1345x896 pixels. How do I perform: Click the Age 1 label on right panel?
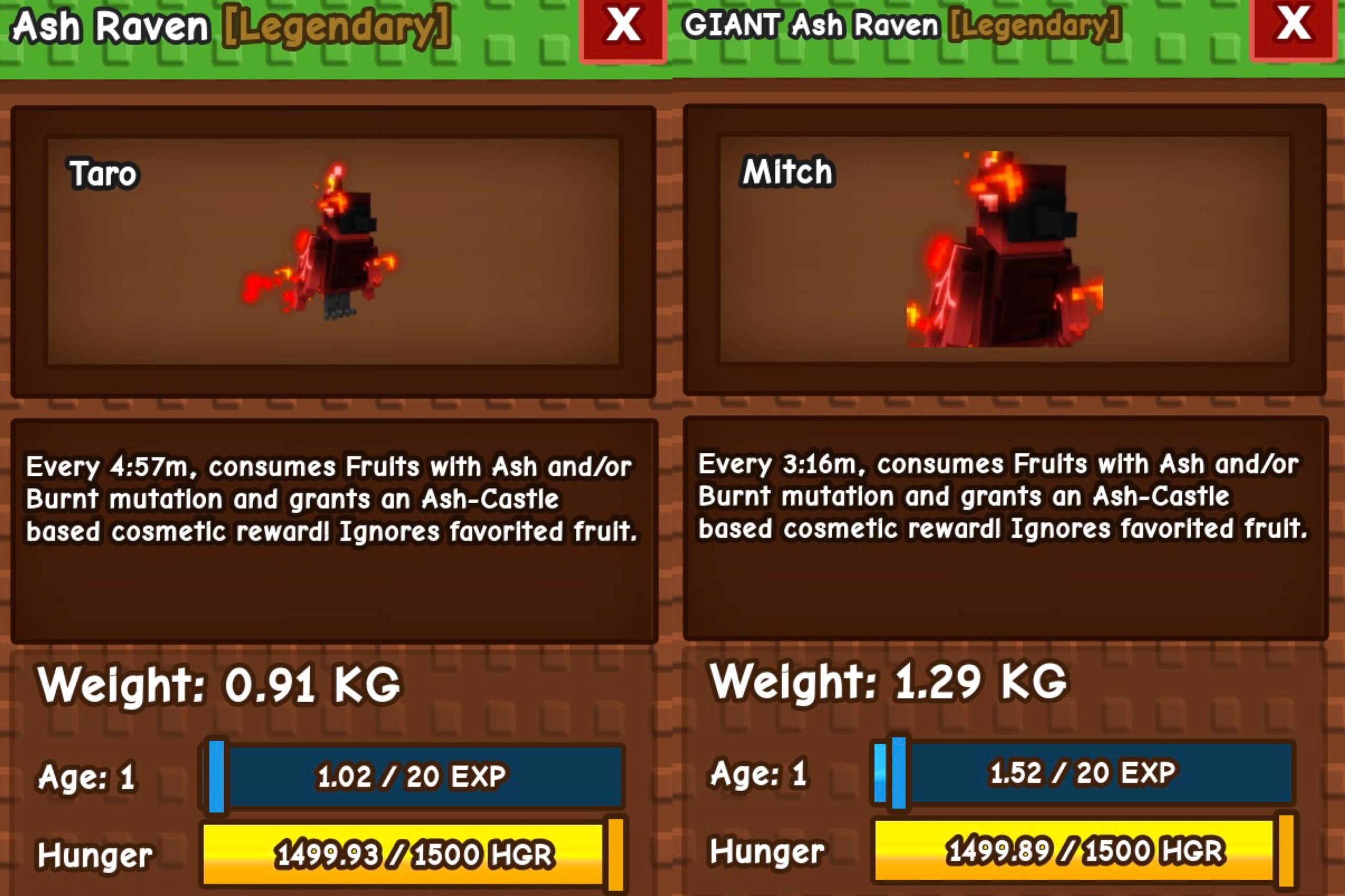pyautogui.click(x=758, y=774)
